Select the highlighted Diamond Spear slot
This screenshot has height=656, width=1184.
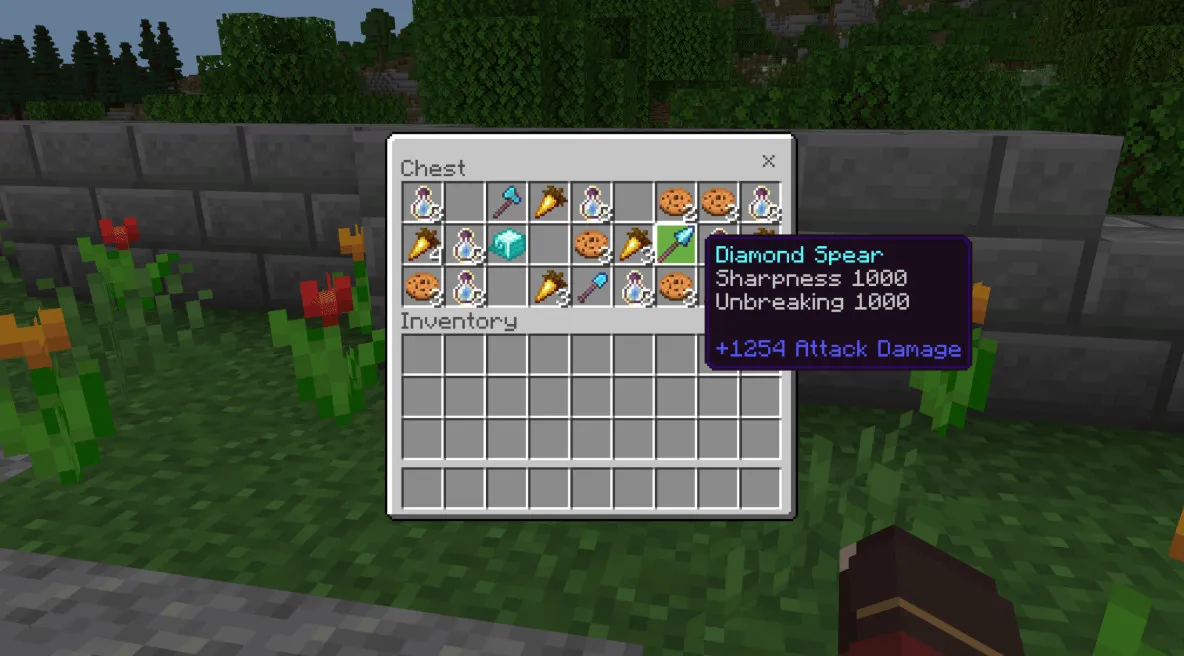(675, 244)
